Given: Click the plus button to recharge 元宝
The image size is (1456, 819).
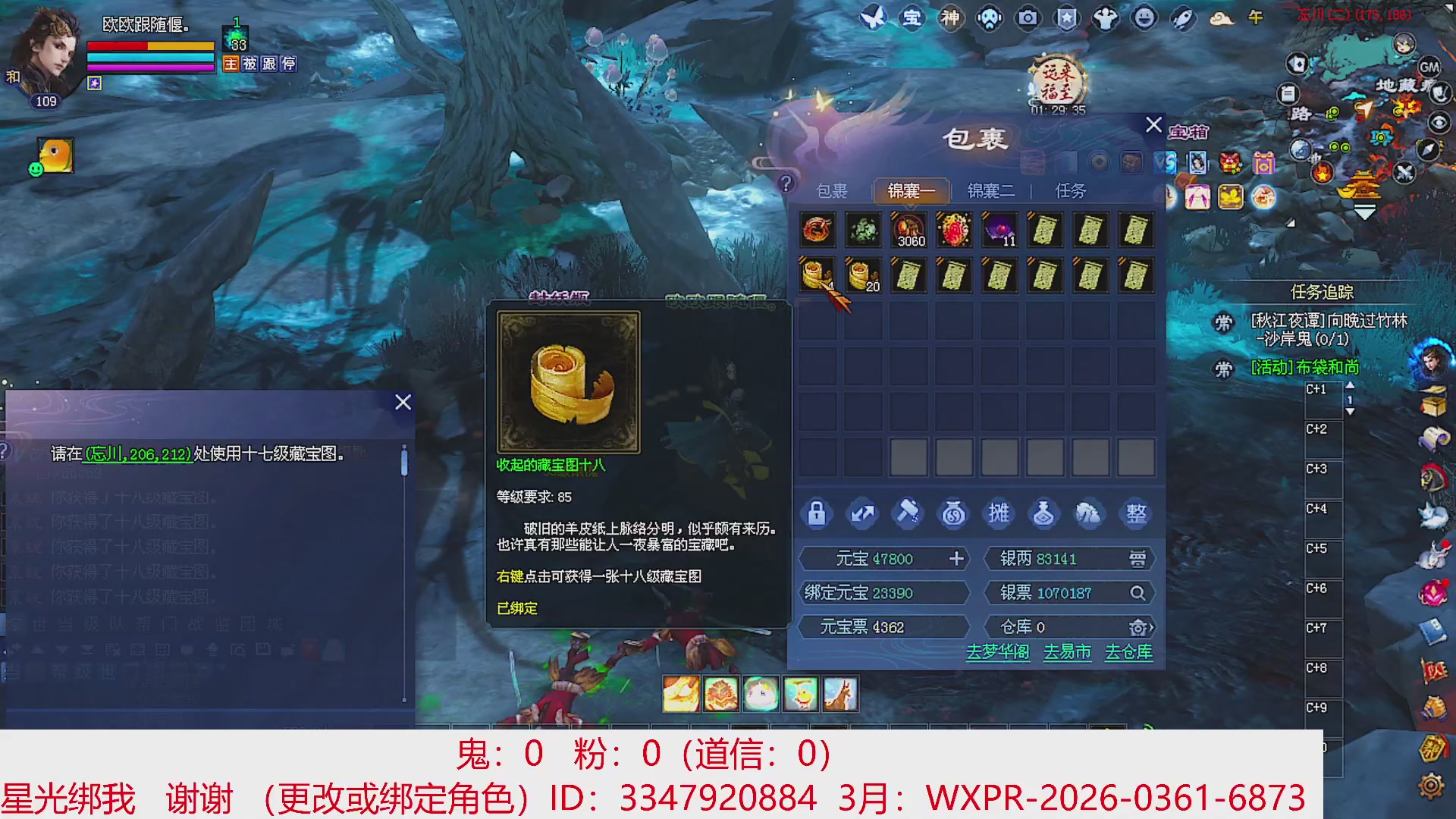Looking at the screenshot, I should [957, 559].
